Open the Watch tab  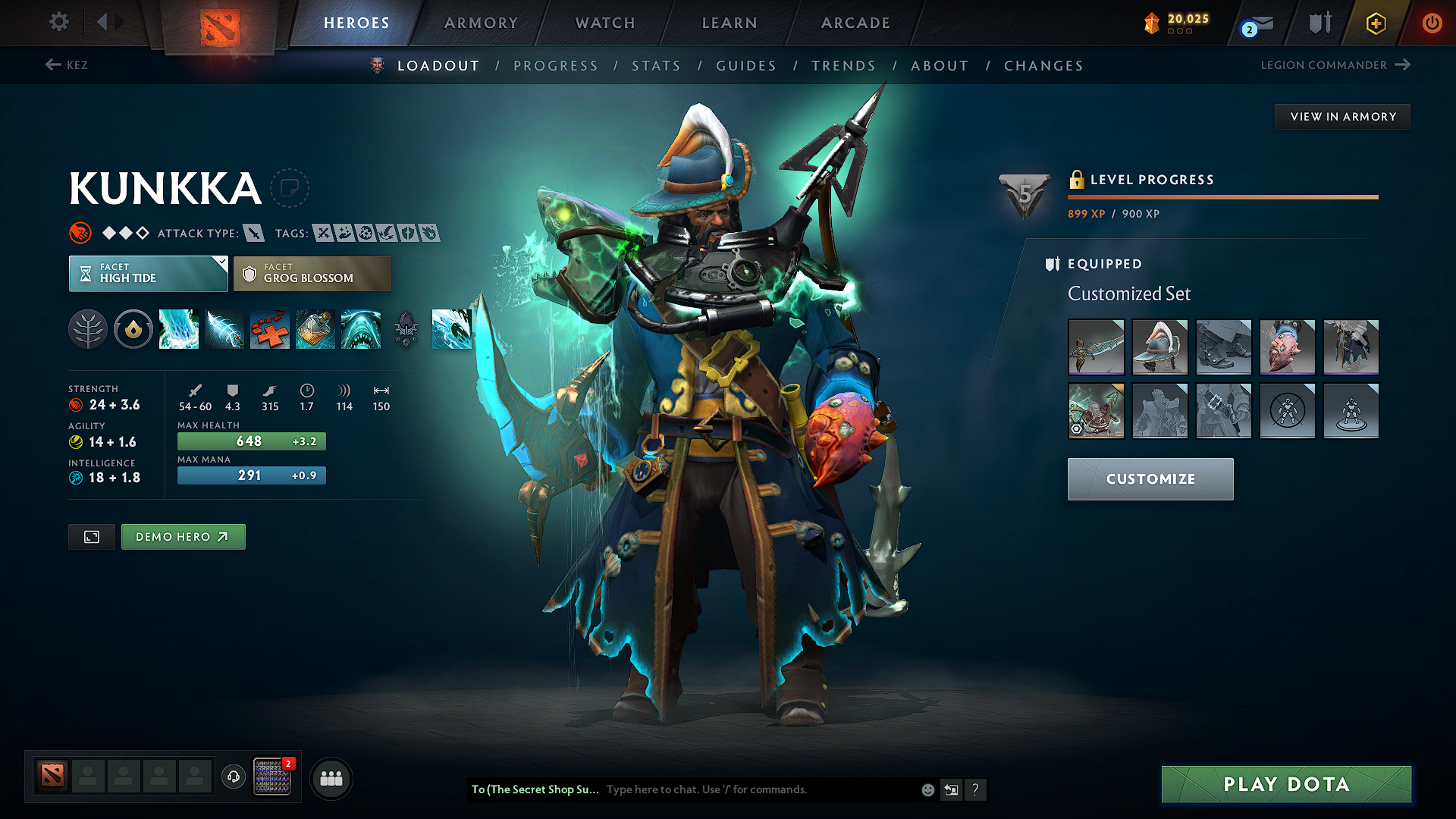[605, 23]
